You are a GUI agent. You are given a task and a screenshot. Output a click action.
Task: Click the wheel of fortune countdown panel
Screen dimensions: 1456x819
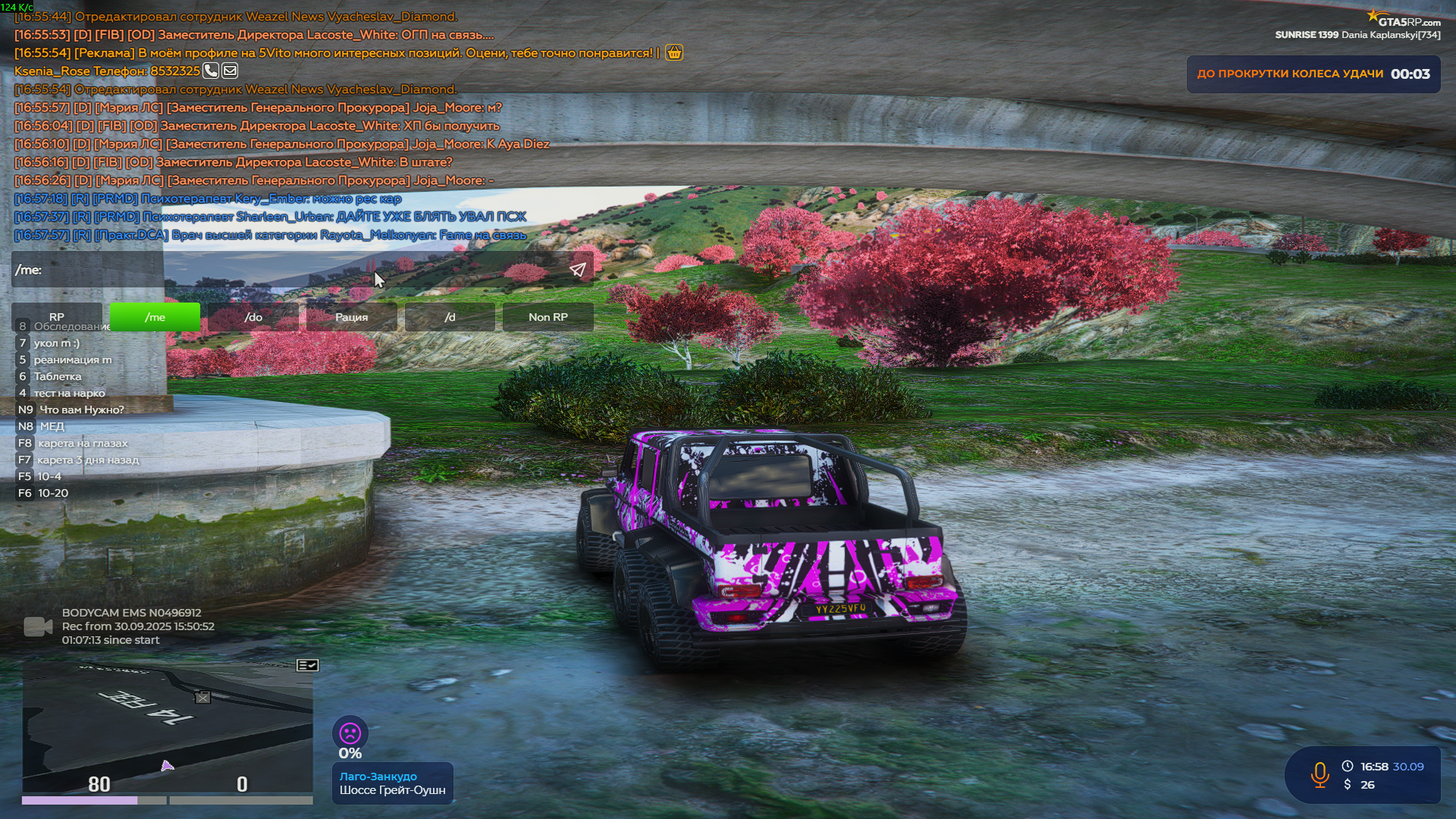tap(1313, 74)
